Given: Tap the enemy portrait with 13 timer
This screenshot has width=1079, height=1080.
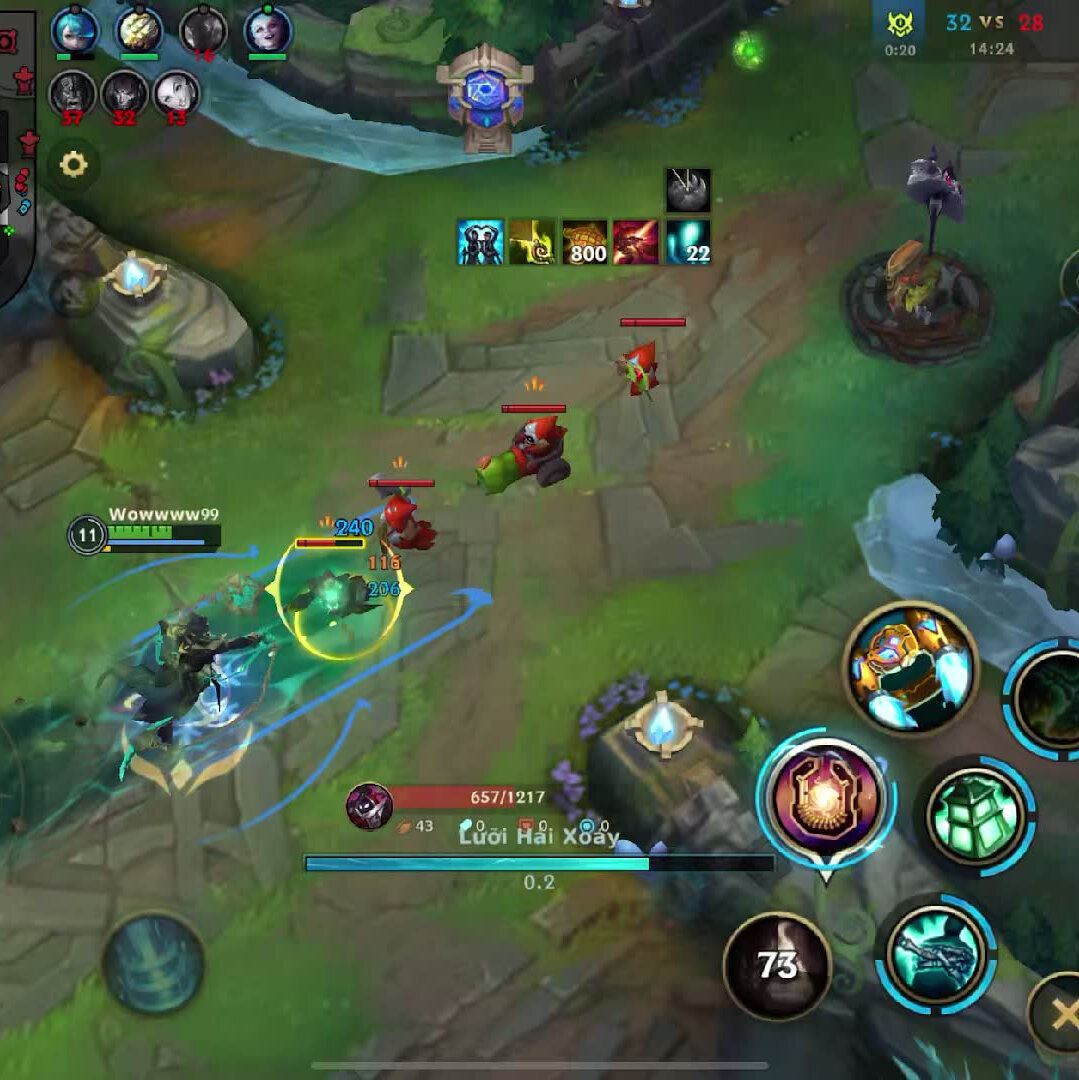Looking at the screenshot, I should (x=177, y=94).
